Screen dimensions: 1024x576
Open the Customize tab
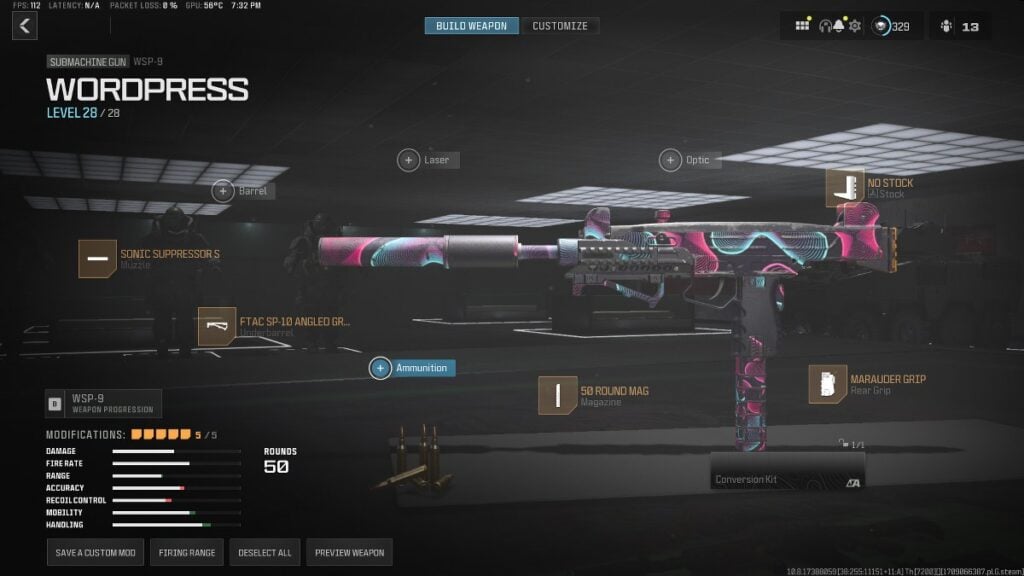[560, 26]
